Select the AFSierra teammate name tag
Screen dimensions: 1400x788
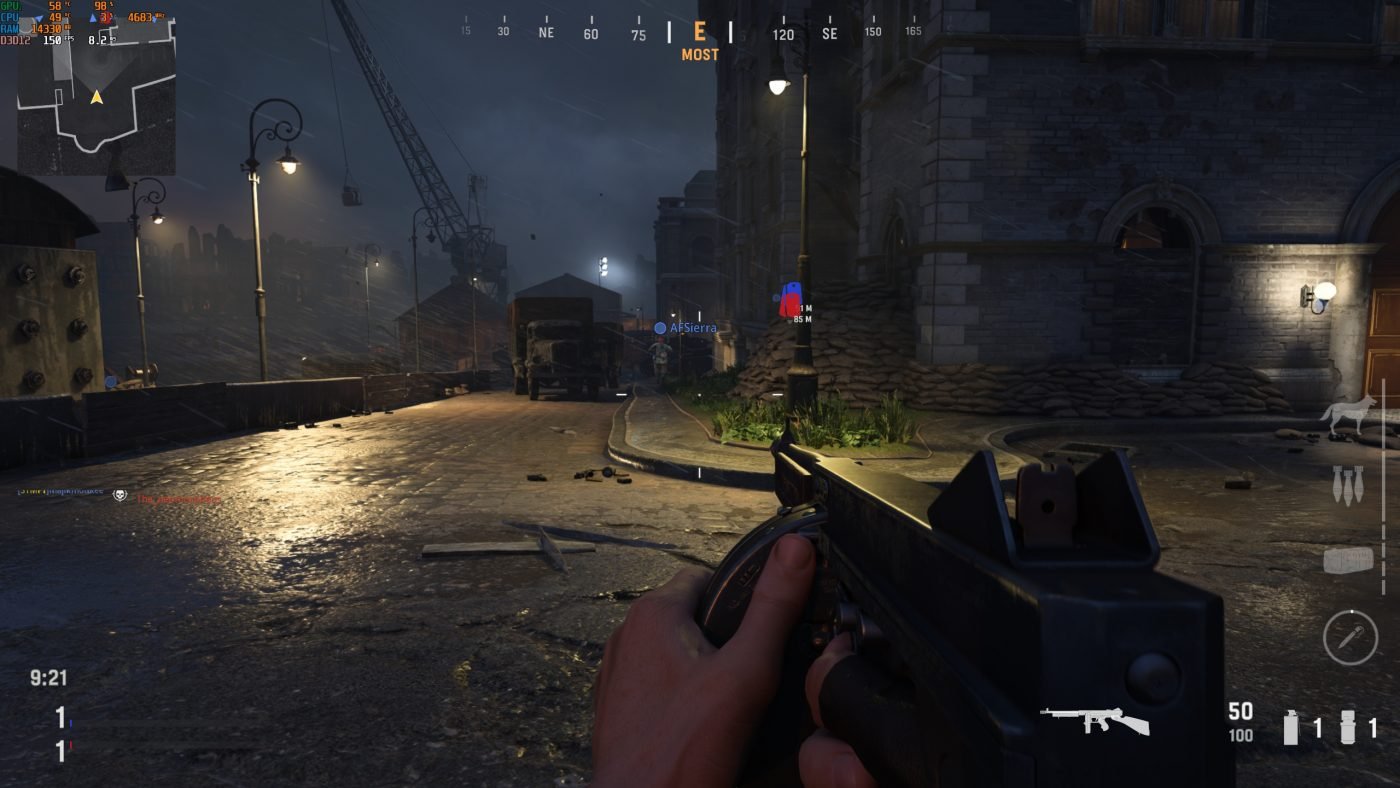coord(692,328)
